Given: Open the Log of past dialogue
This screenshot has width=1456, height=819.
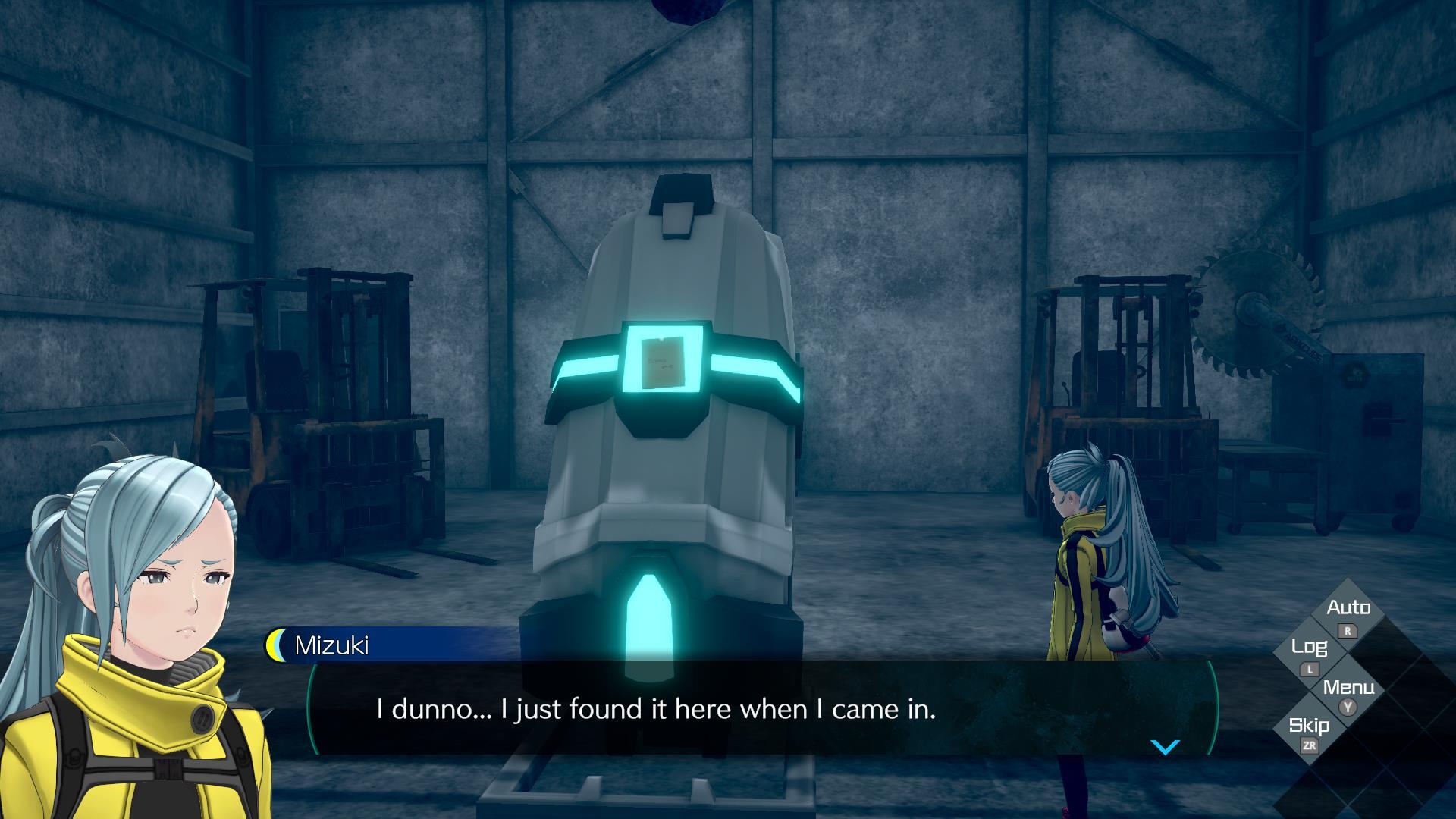Looking at the screenshot, I should (1310, 648).
